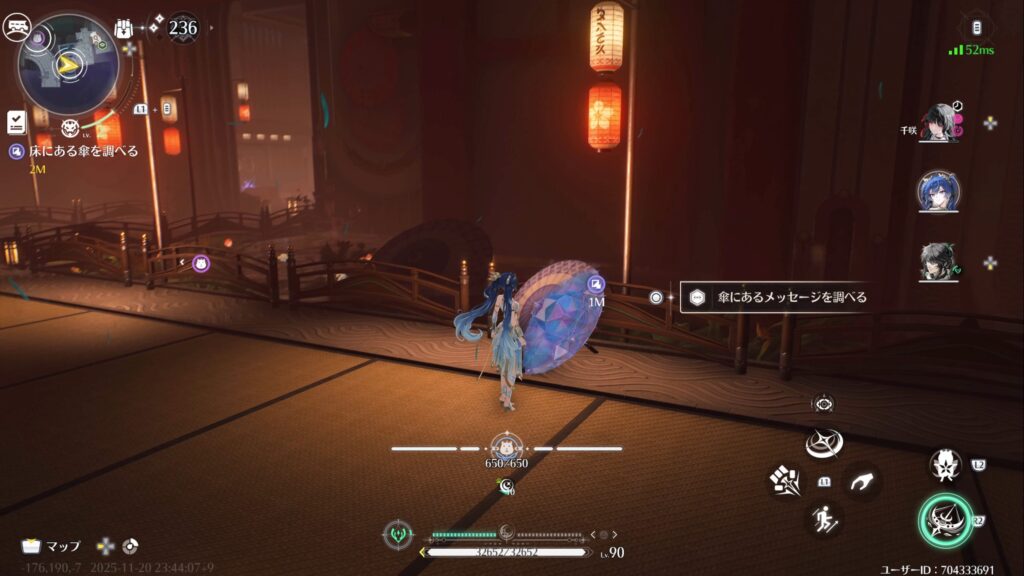Click the quest checklist icon

(x=16, y=121)
